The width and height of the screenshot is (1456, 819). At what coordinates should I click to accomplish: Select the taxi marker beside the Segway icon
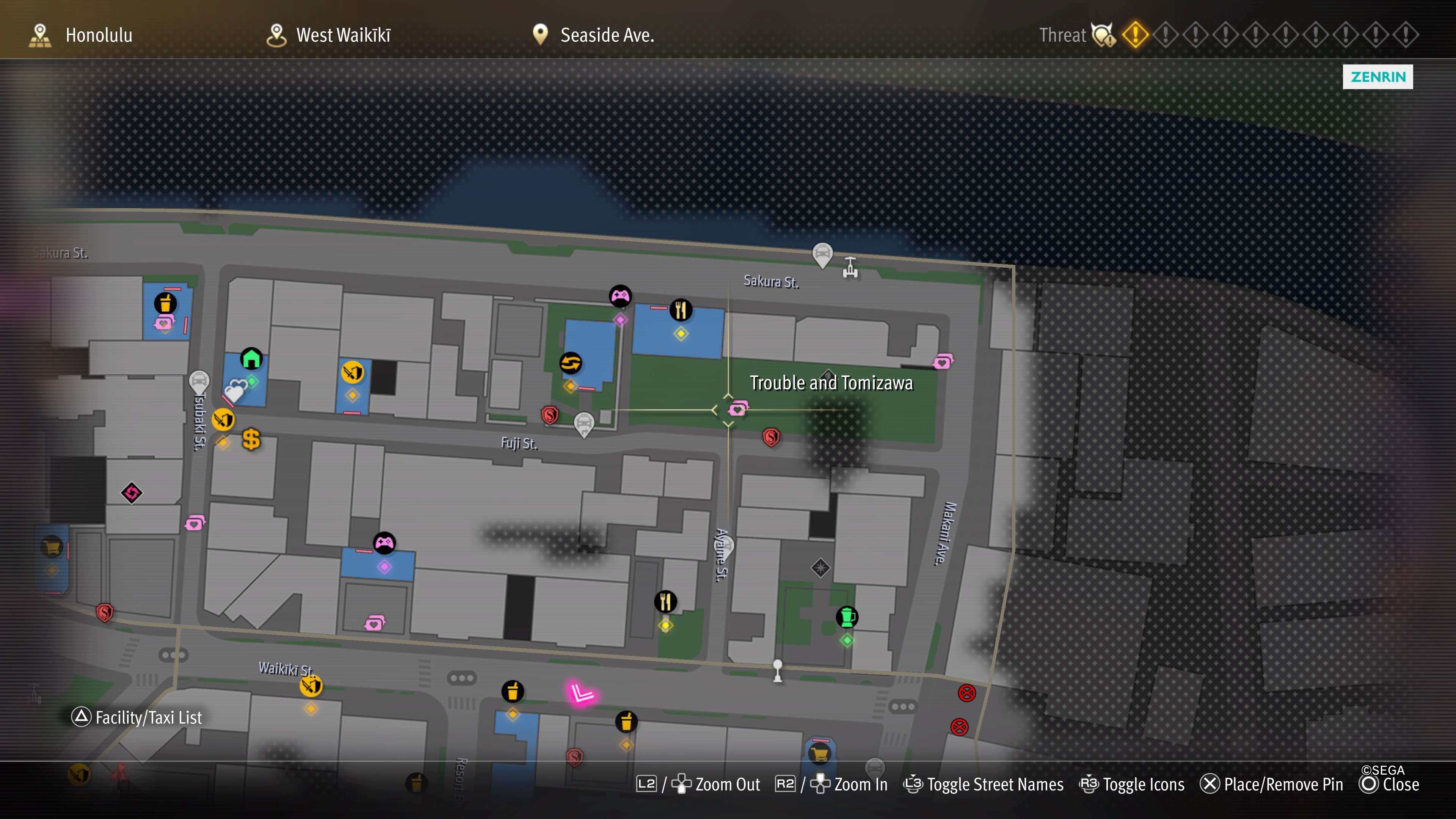click(x=822, y=254)
